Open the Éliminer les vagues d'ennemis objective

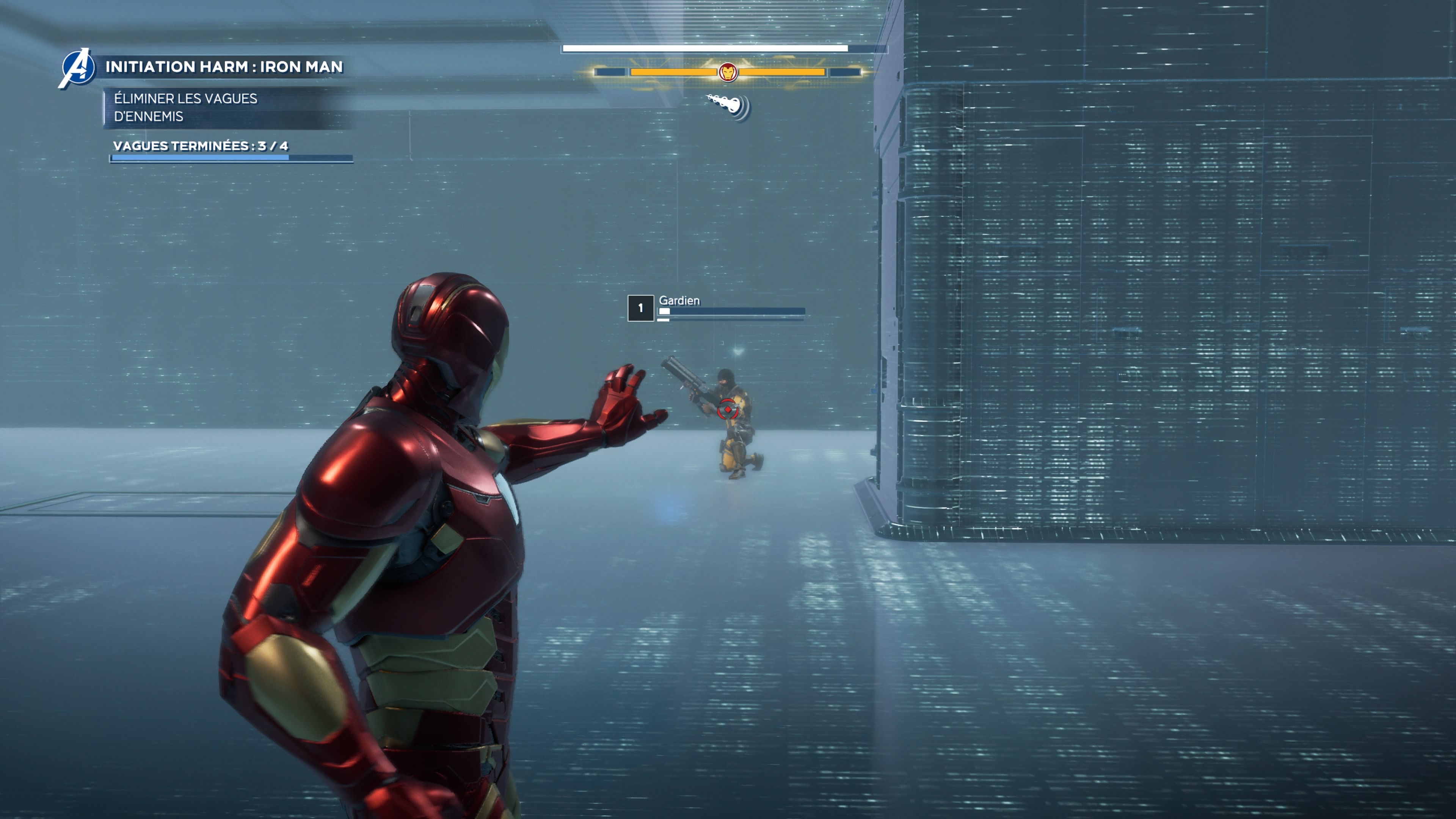click(185, 107)
